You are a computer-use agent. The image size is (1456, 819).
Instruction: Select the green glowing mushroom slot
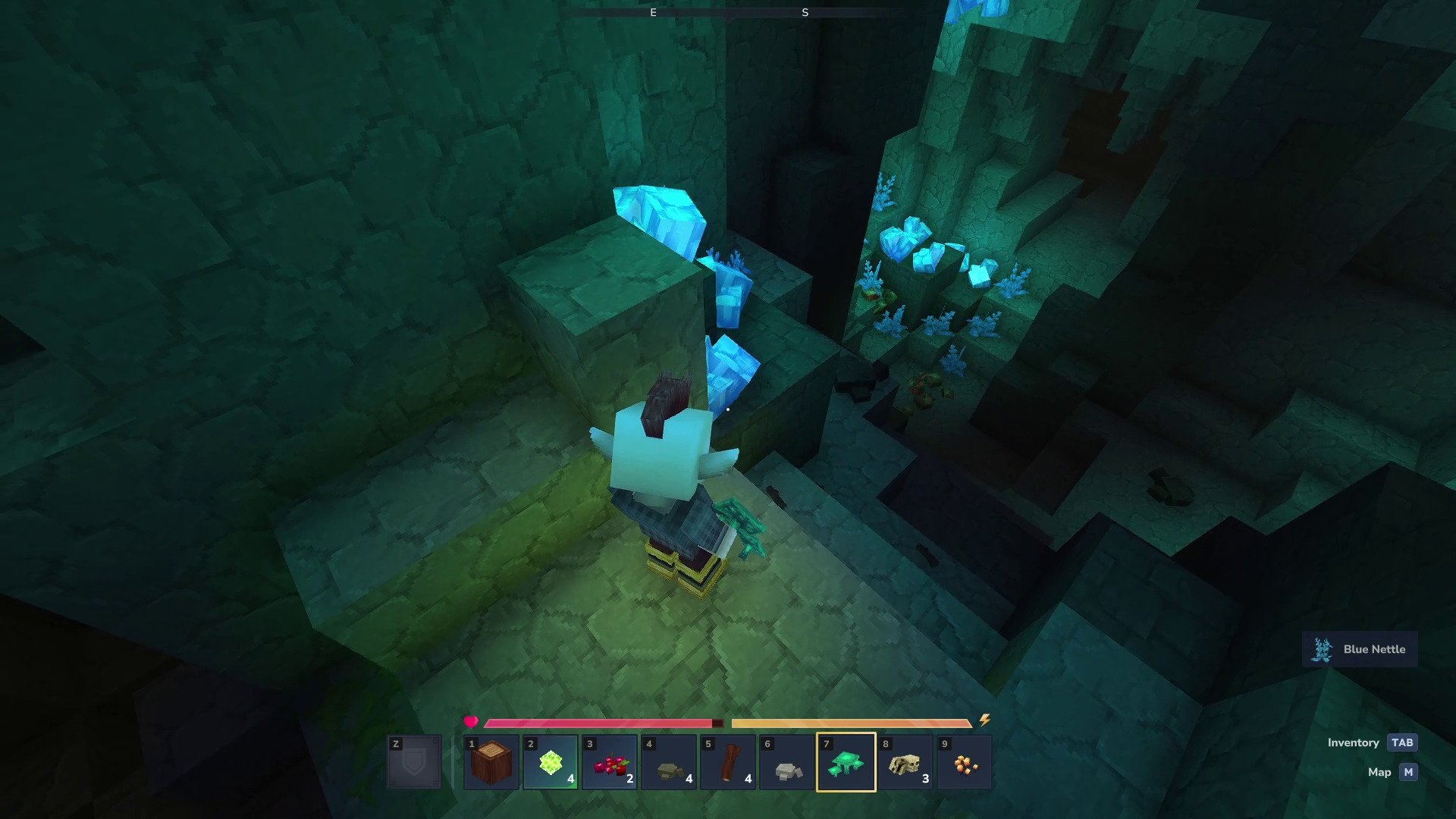click(x=846, y=762)
